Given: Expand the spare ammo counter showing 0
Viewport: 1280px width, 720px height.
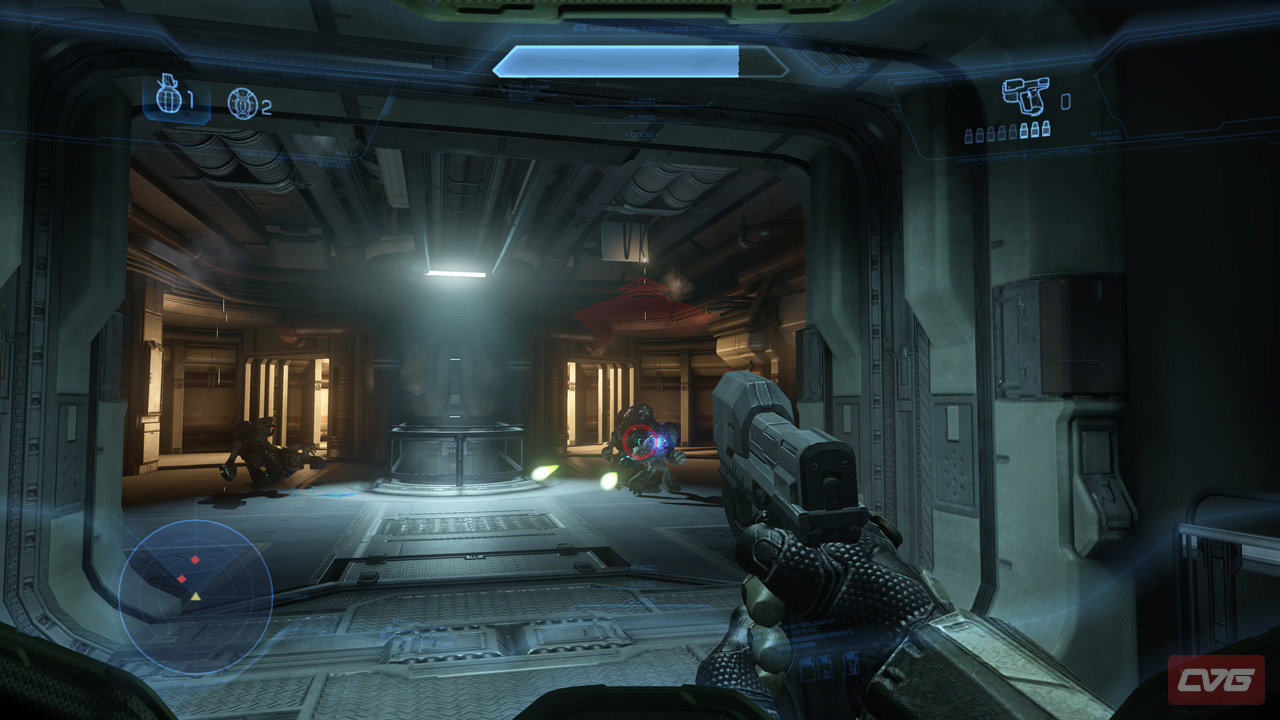Looking at the screenshot, I should (1065, 101).
